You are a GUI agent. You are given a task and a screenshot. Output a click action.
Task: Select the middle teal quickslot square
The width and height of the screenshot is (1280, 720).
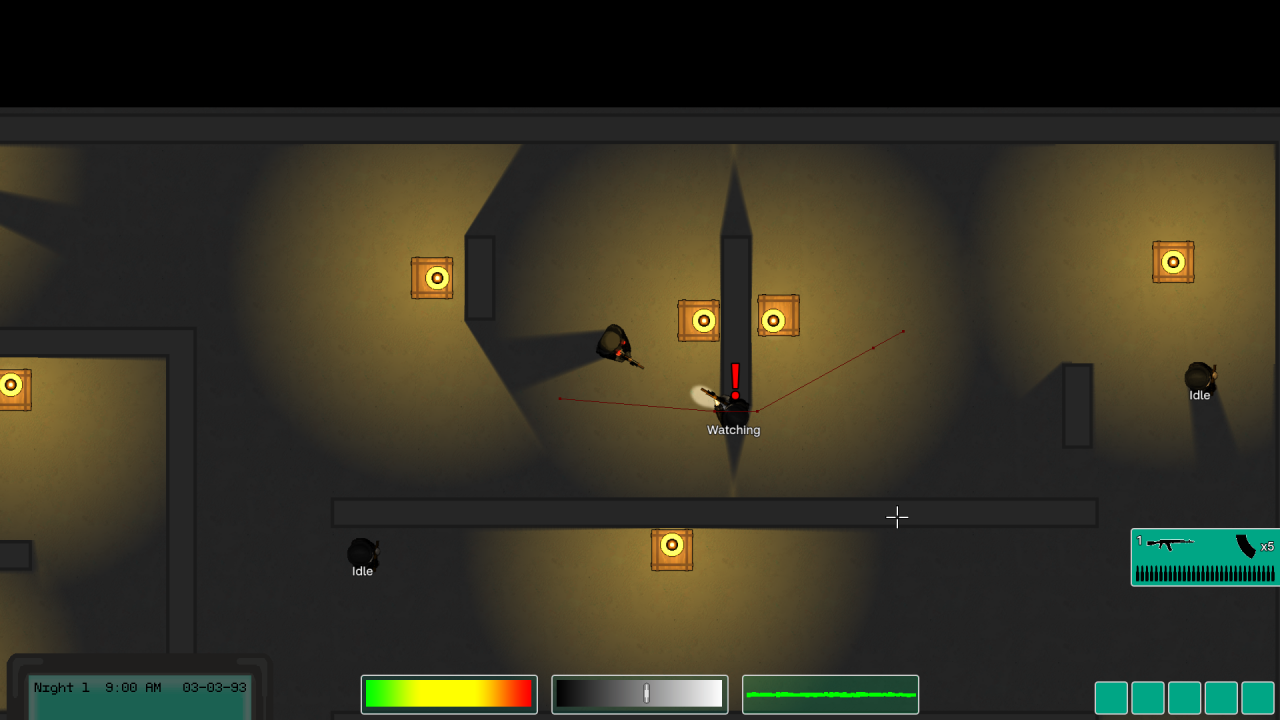[1184, 697]
